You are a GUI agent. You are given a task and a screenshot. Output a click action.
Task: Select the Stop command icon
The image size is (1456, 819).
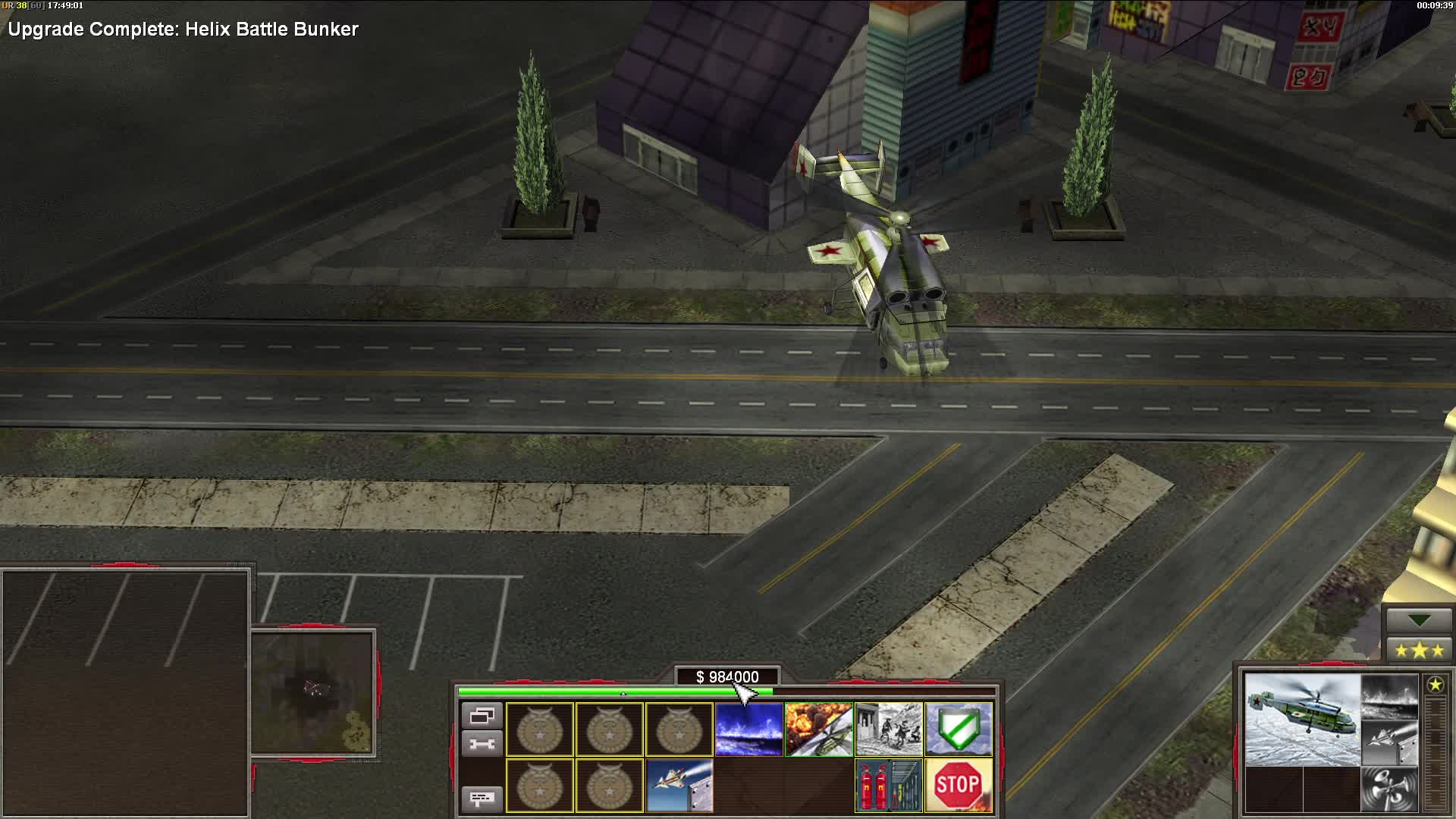959,783
